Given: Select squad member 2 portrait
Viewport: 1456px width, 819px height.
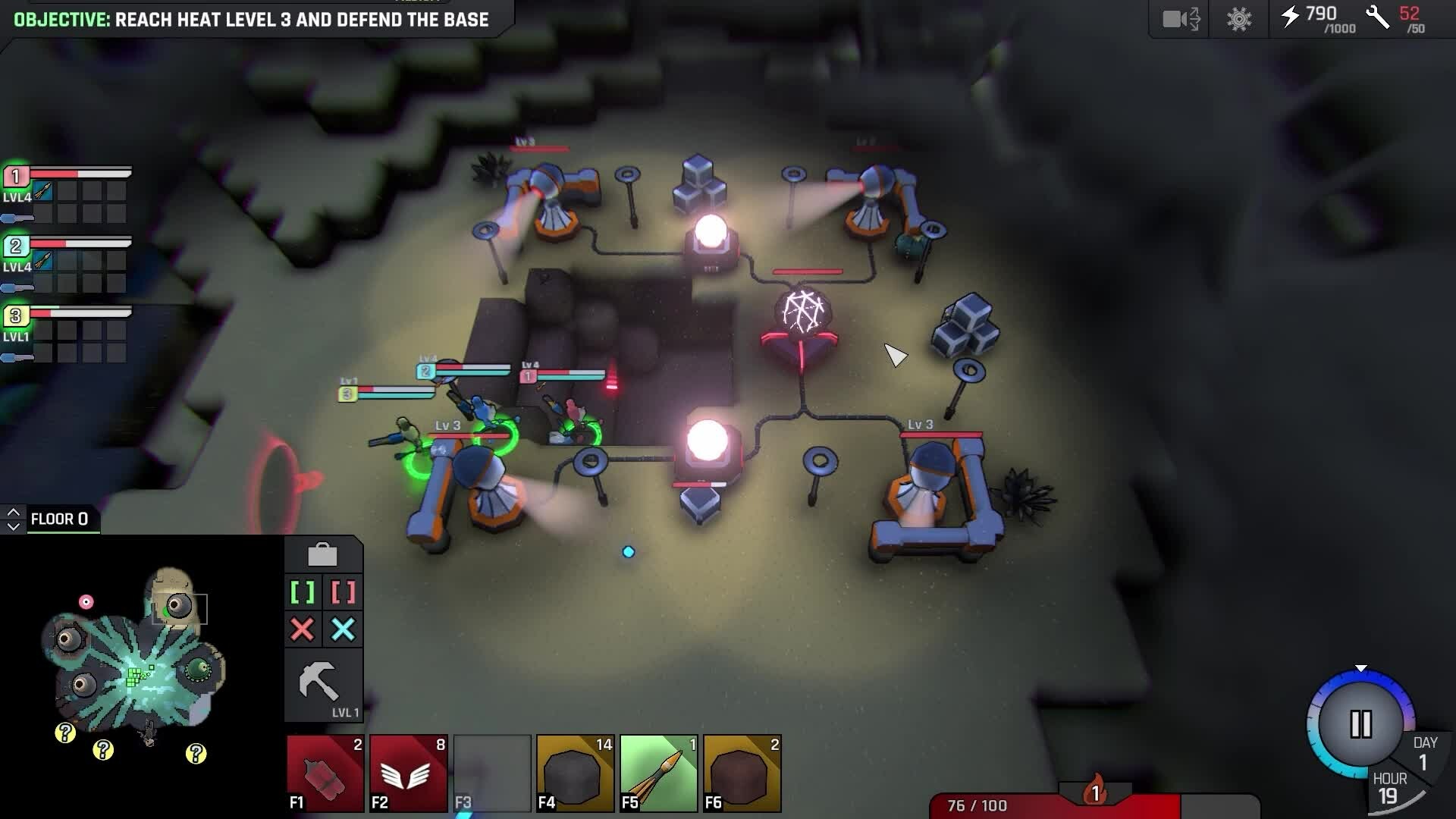Looking at the screenshot, I should coord(16,246).
